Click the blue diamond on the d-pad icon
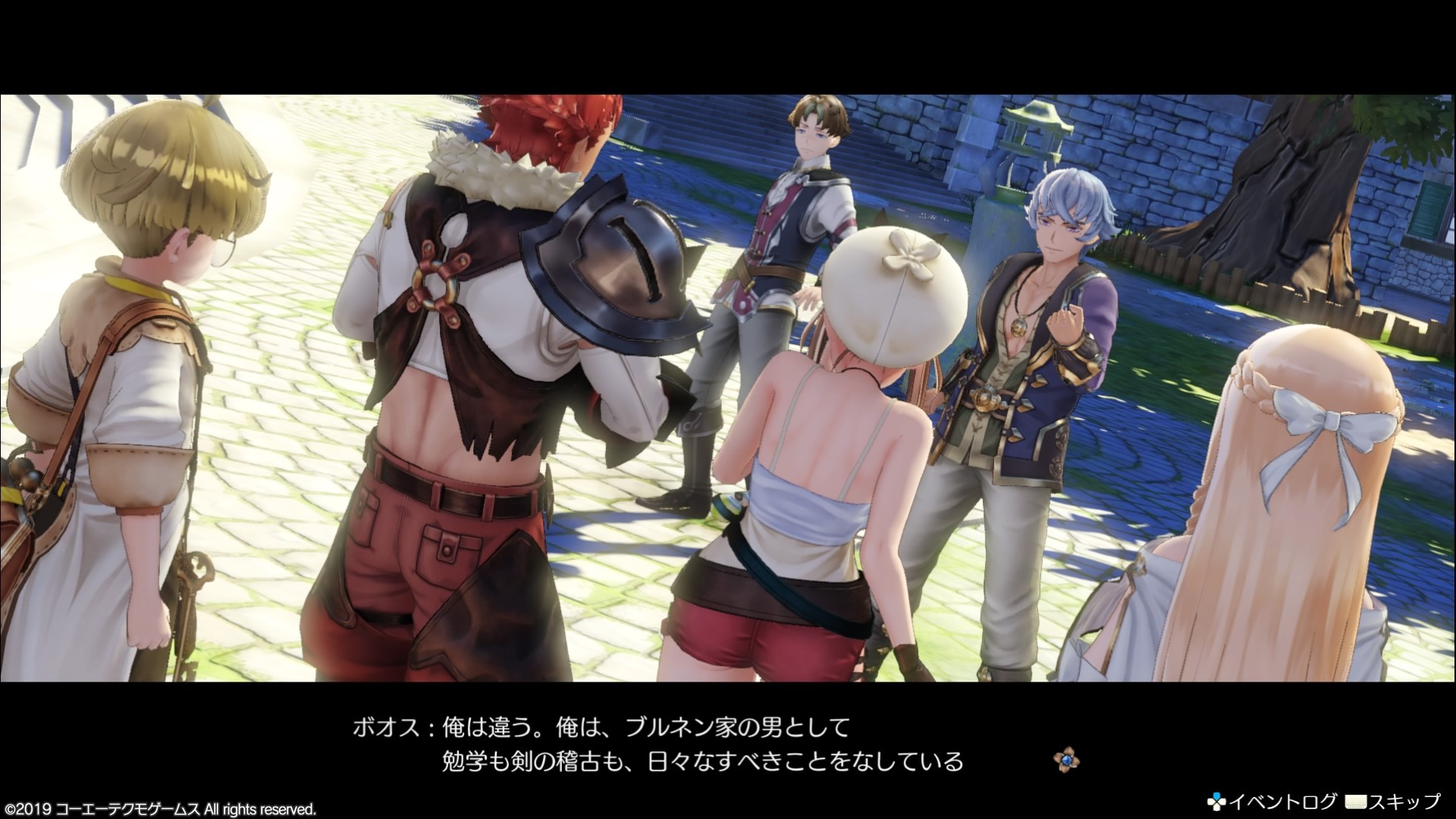 pyautogui.click(x=1218, y=795)
